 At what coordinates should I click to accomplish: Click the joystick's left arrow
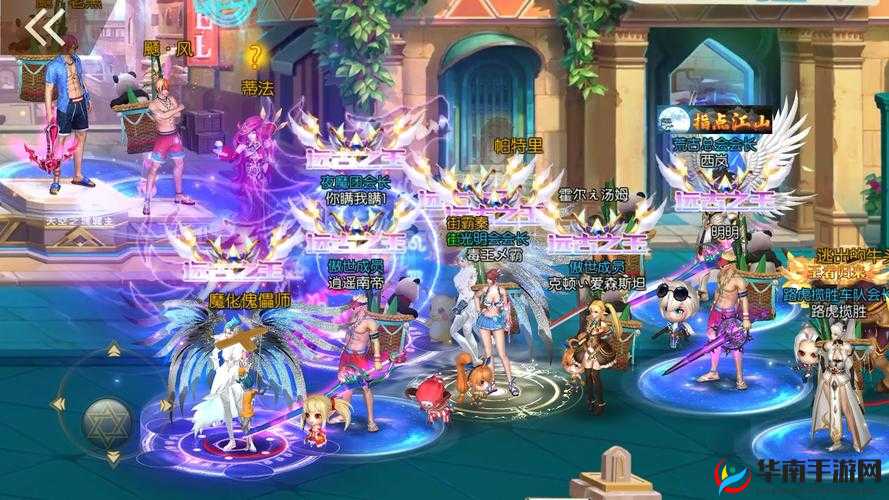tap(58, 403)
